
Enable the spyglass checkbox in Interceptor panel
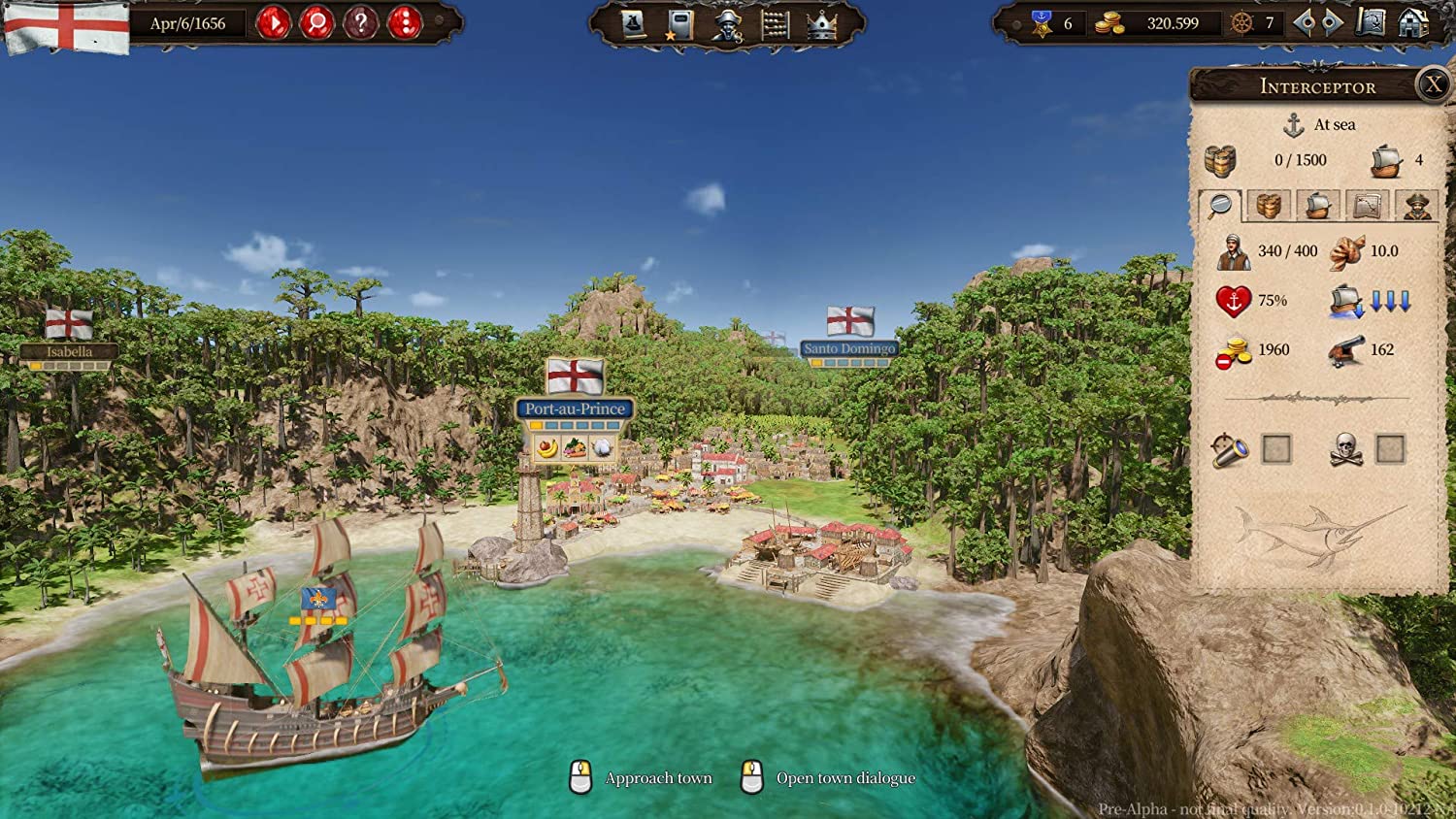click(x=1274, y=448)
